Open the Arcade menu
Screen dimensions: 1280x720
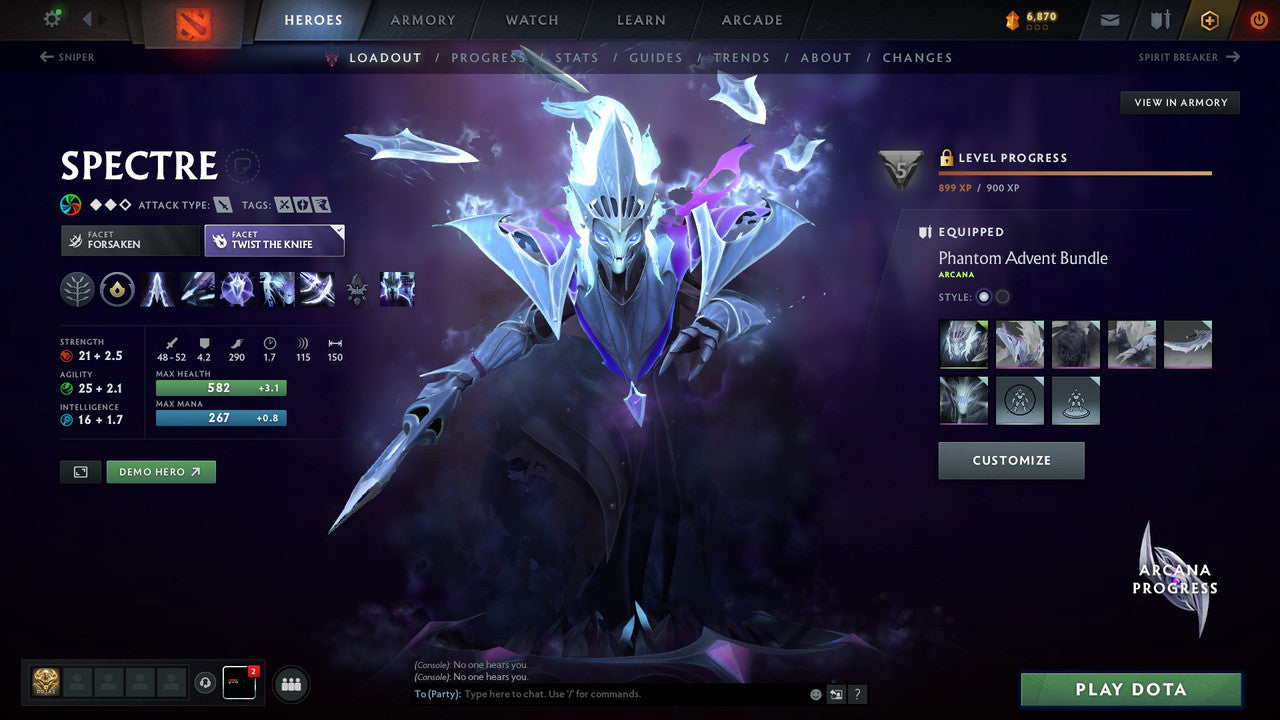[751, 19]
